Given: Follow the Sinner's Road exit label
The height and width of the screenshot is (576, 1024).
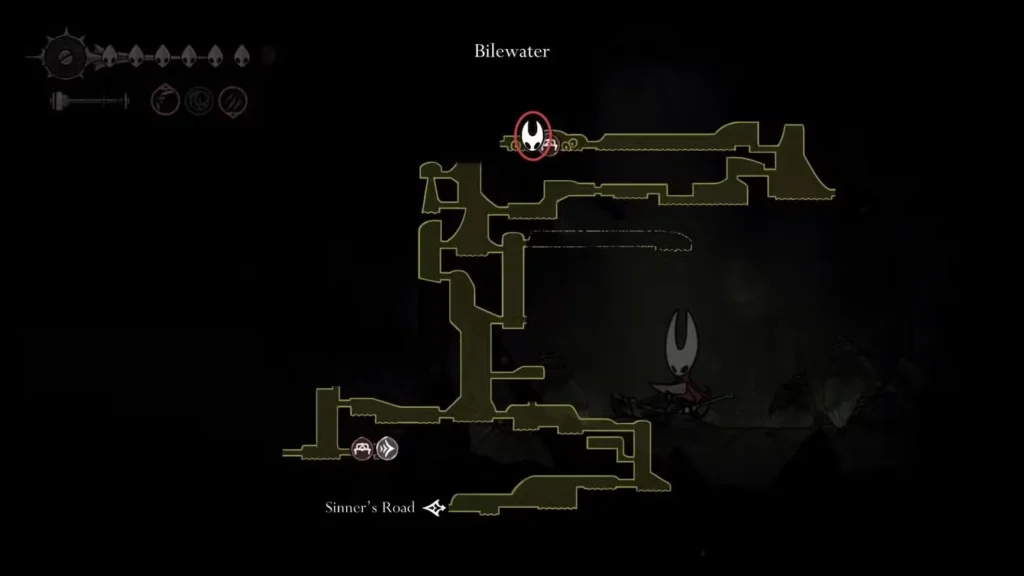Looking at the screenshot, I should (369, 507).
